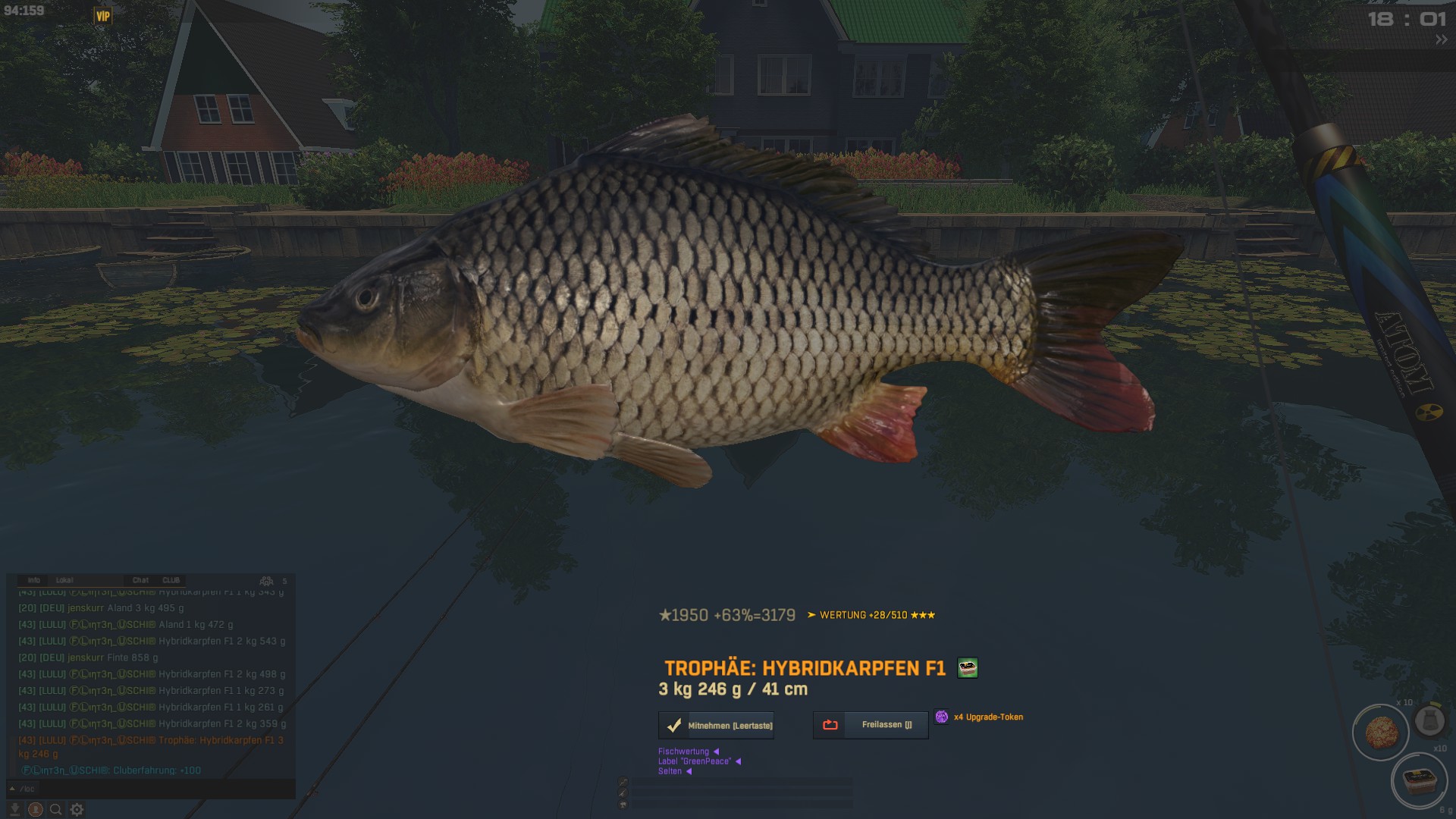Switch to the CLUB chat tab
Image resolution: width=1456 pixels, height=819 pixels.
(171, 580)
